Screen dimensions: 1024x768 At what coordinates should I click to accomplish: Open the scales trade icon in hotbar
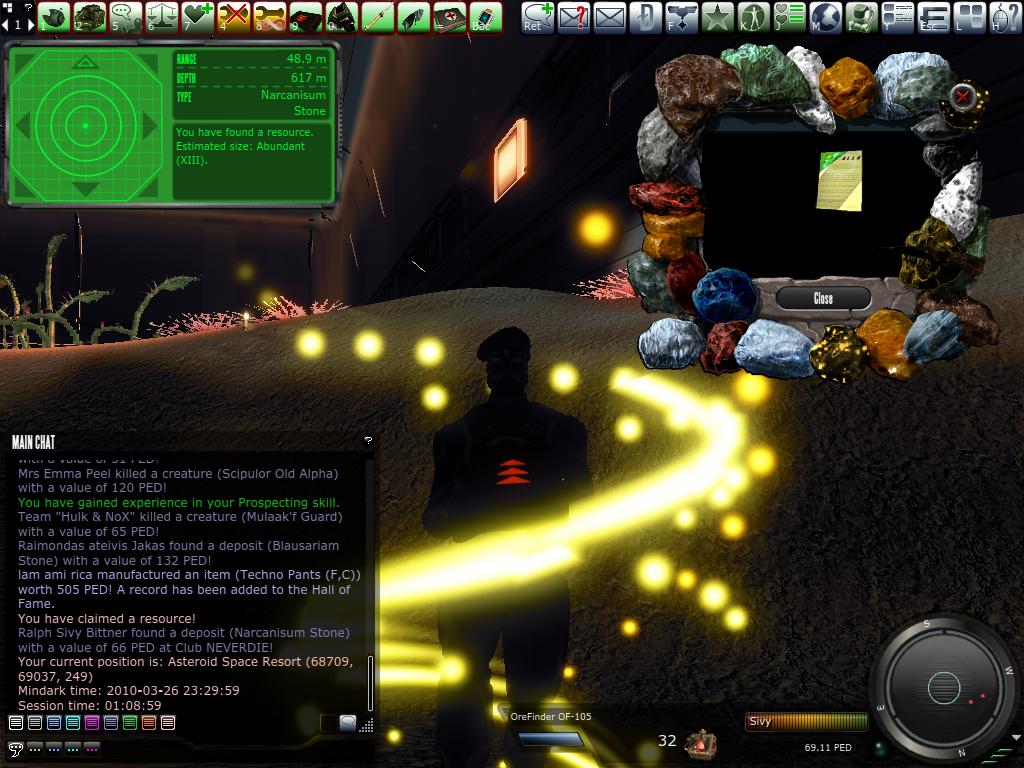(x=161, y=16)
